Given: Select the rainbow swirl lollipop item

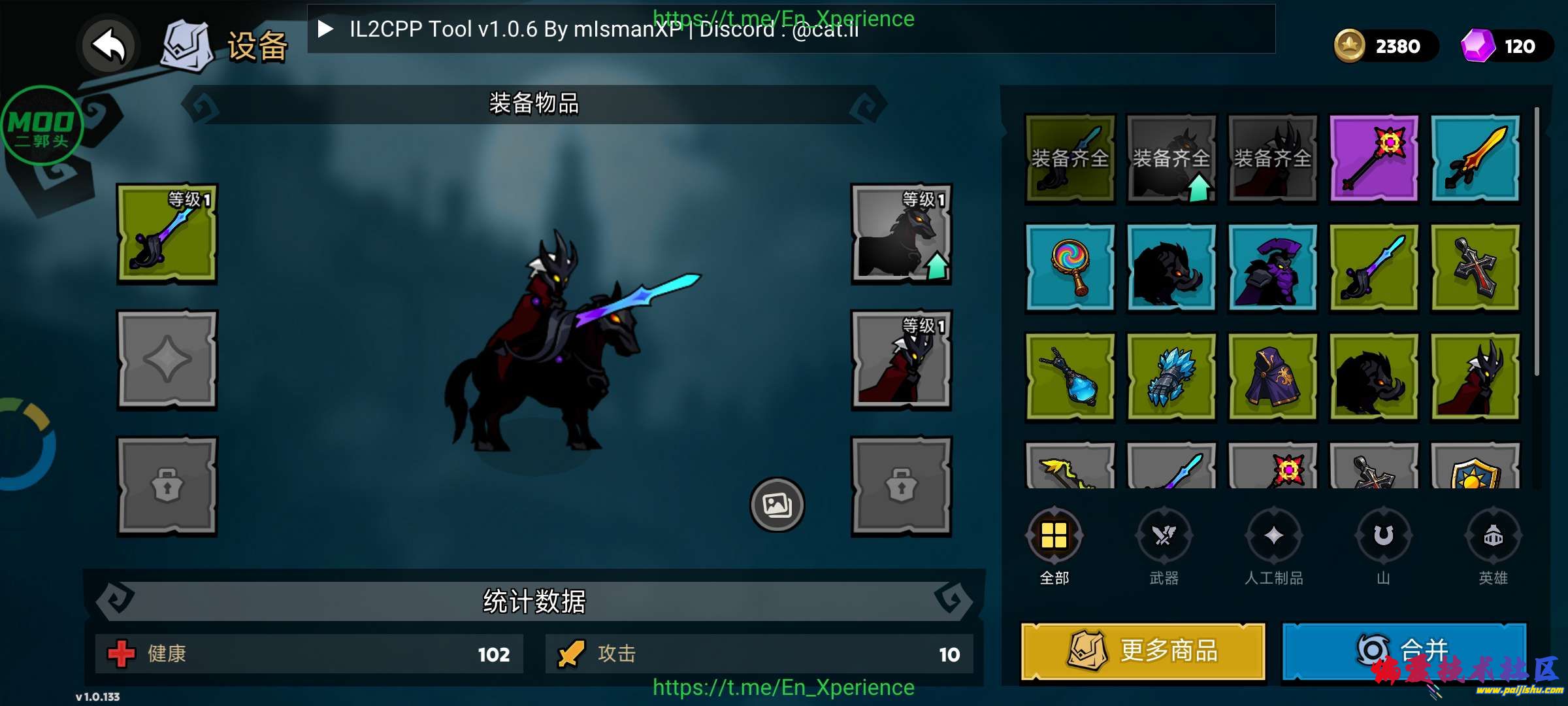Looking at the screenshot, I should [x=1070, y=267].
